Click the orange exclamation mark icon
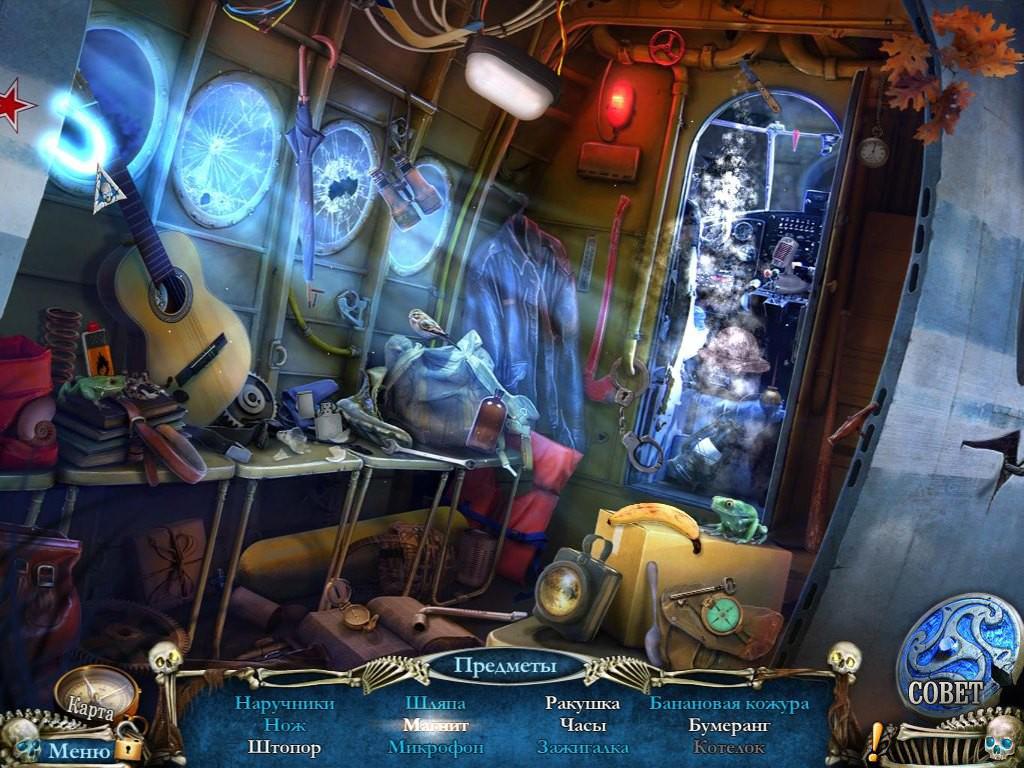The image size is (1024, 768). pos(877,743)
